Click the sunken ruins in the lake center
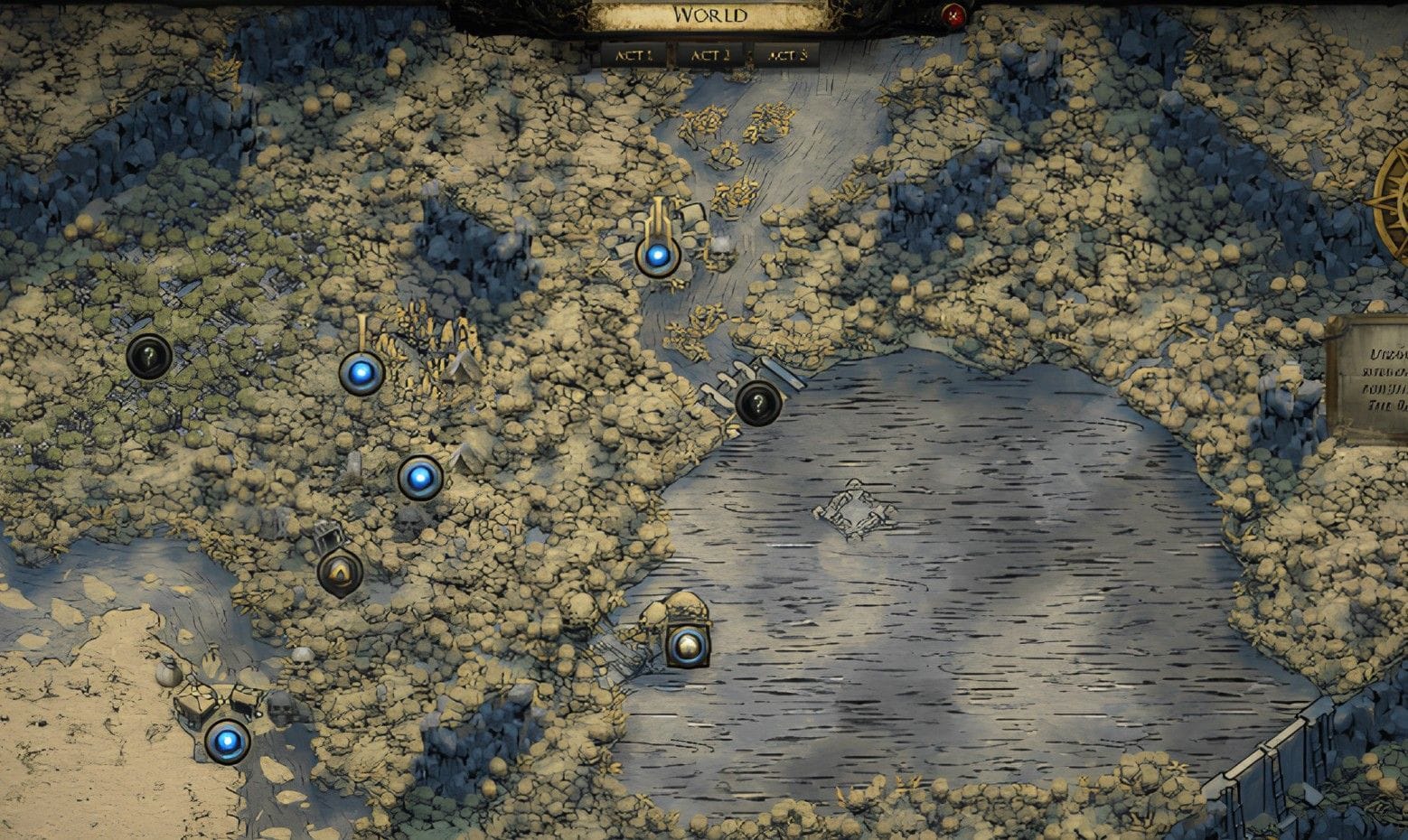 coord(855,511)
